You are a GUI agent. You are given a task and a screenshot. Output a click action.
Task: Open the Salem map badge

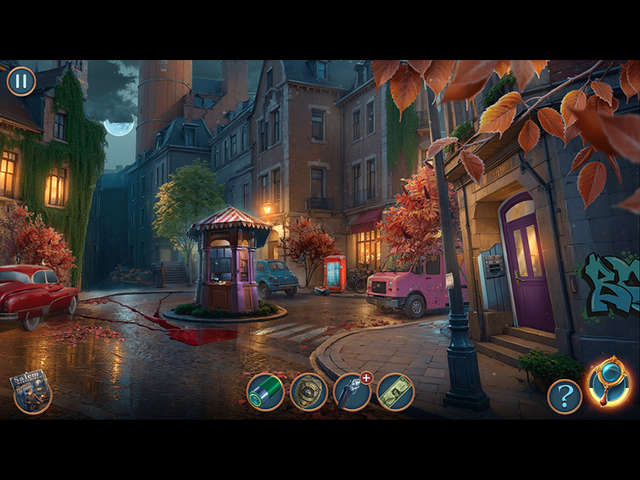tap(31, 391)
